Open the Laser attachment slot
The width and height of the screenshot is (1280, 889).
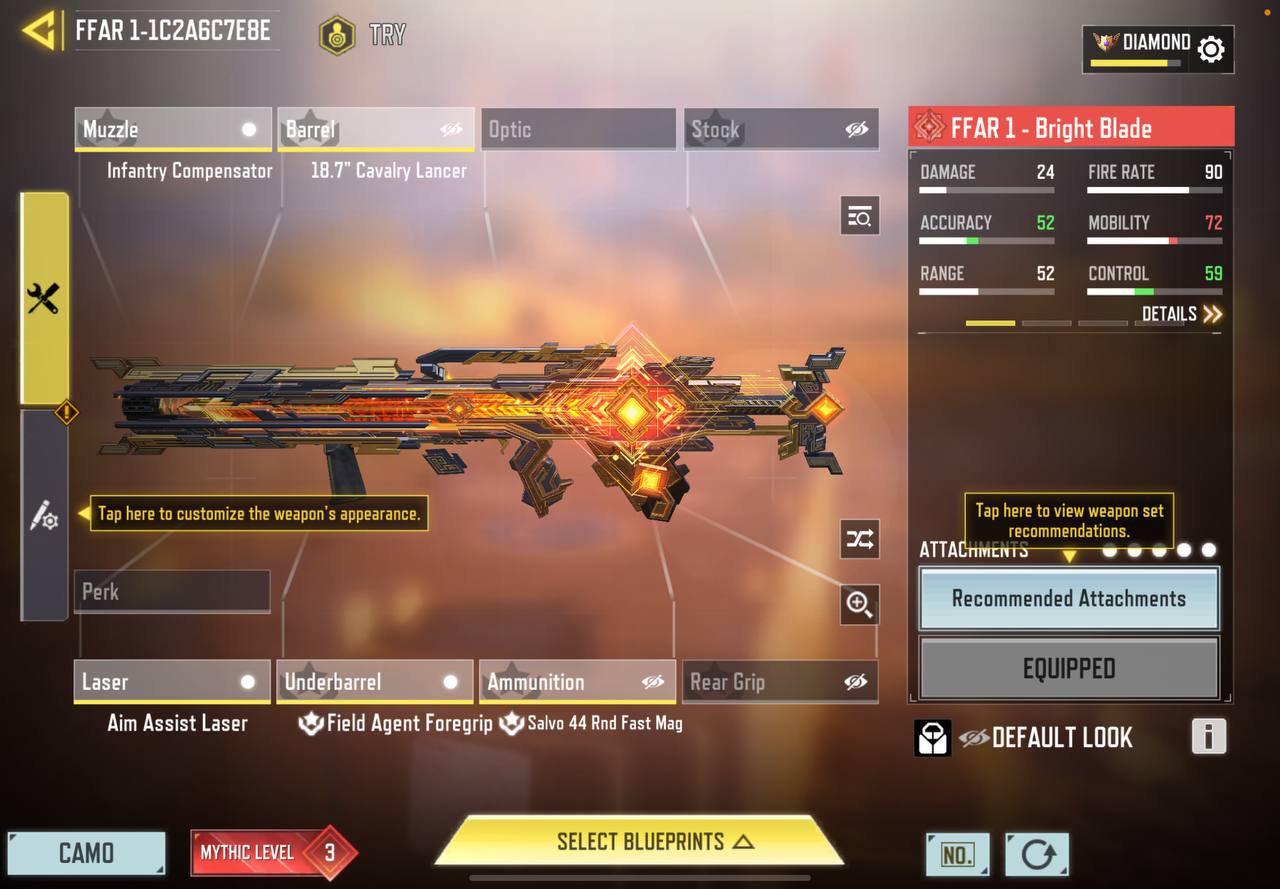point(172,682)
